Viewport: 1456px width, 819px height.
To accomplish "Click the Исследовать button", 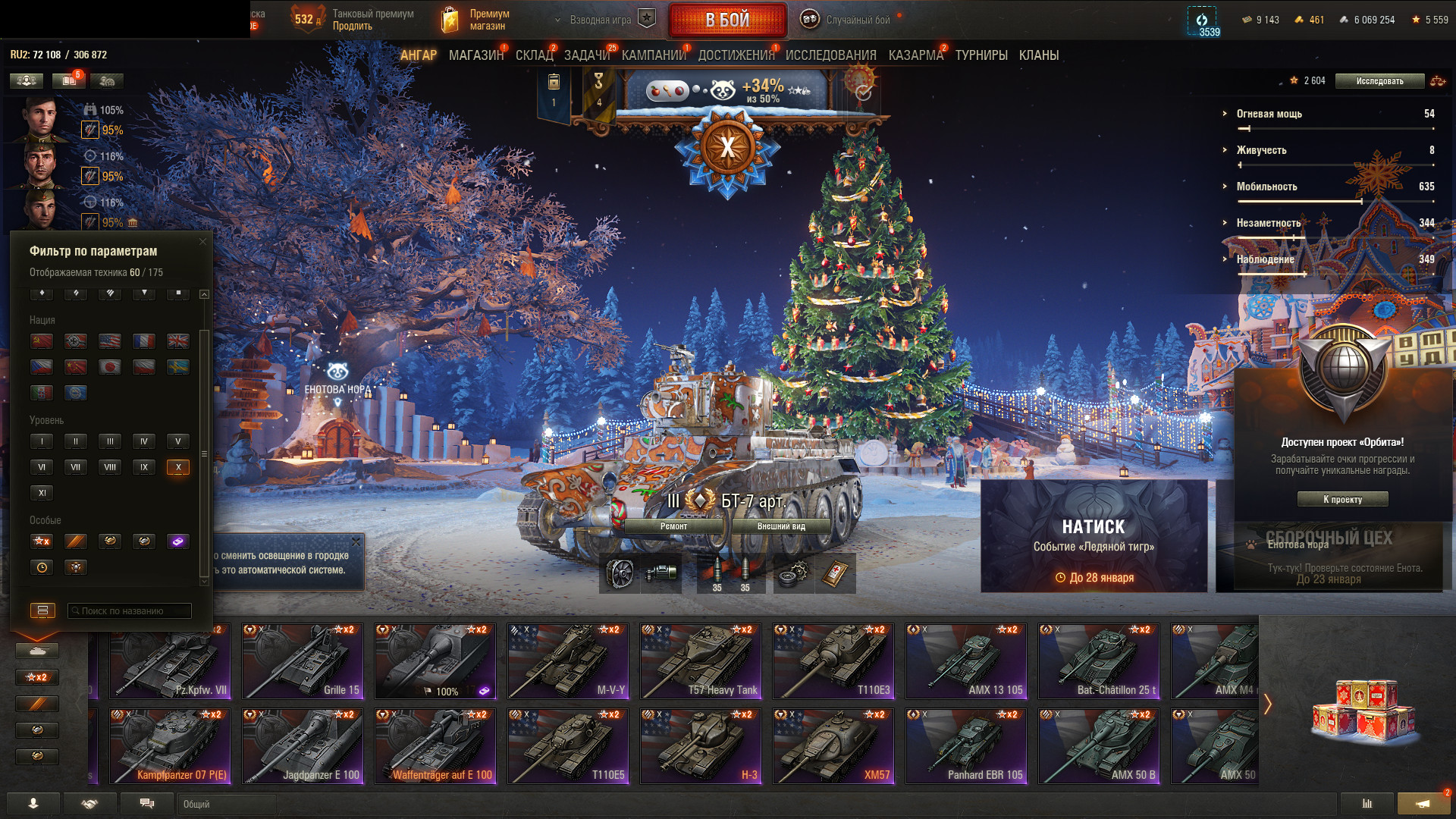I will (1379, 81).
